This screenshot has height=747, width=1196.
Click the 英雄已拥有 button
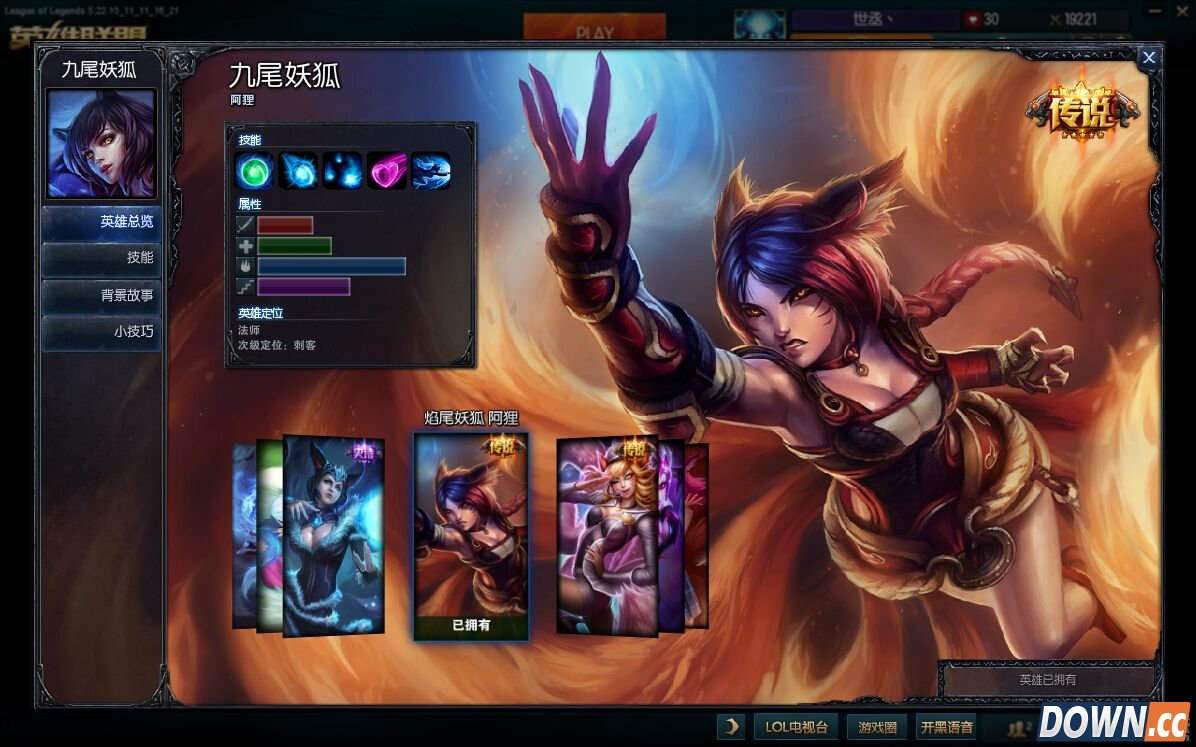tap(1047, 680)
